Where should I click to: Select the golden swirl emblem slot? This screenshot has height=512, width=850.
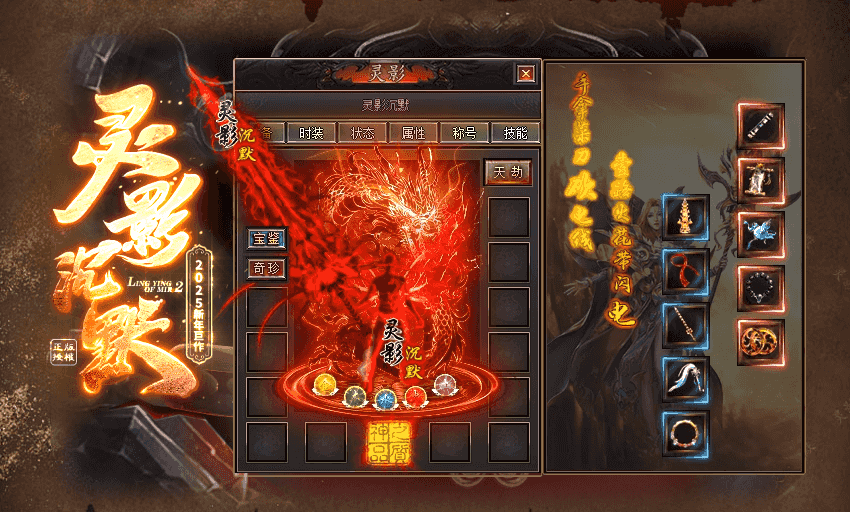click(762, 342)
